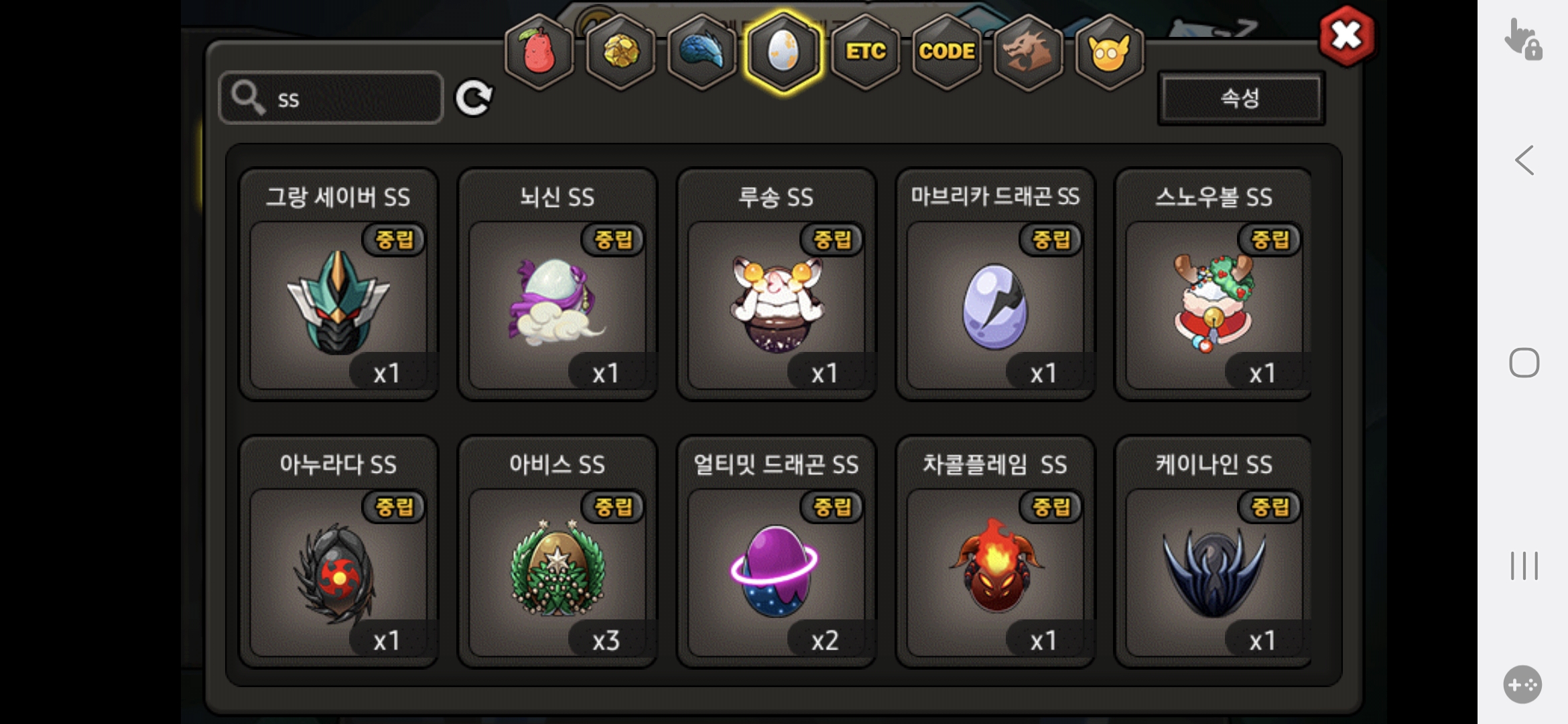Open the 속성 attribute filter

pyautogui.click(x=1240, y=99)
